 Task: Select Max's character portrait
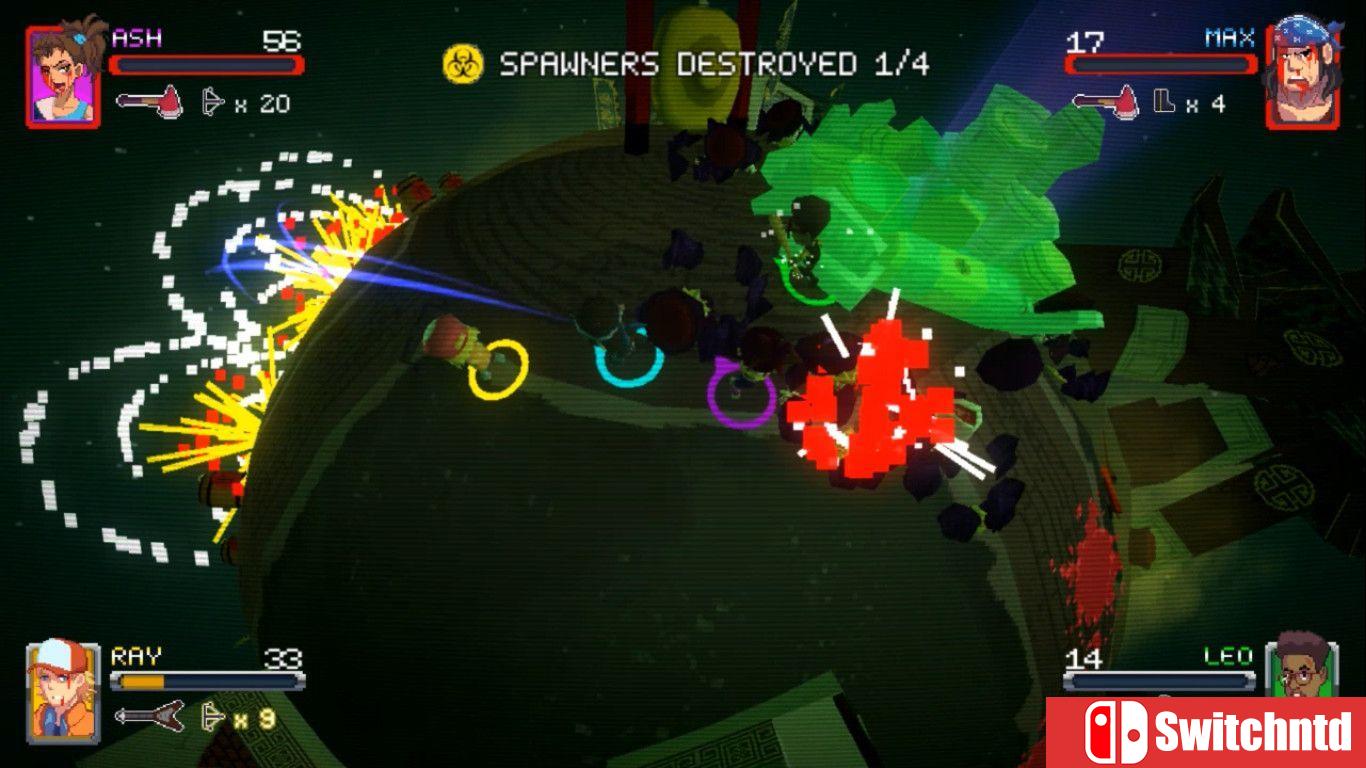coord(1303,74)
